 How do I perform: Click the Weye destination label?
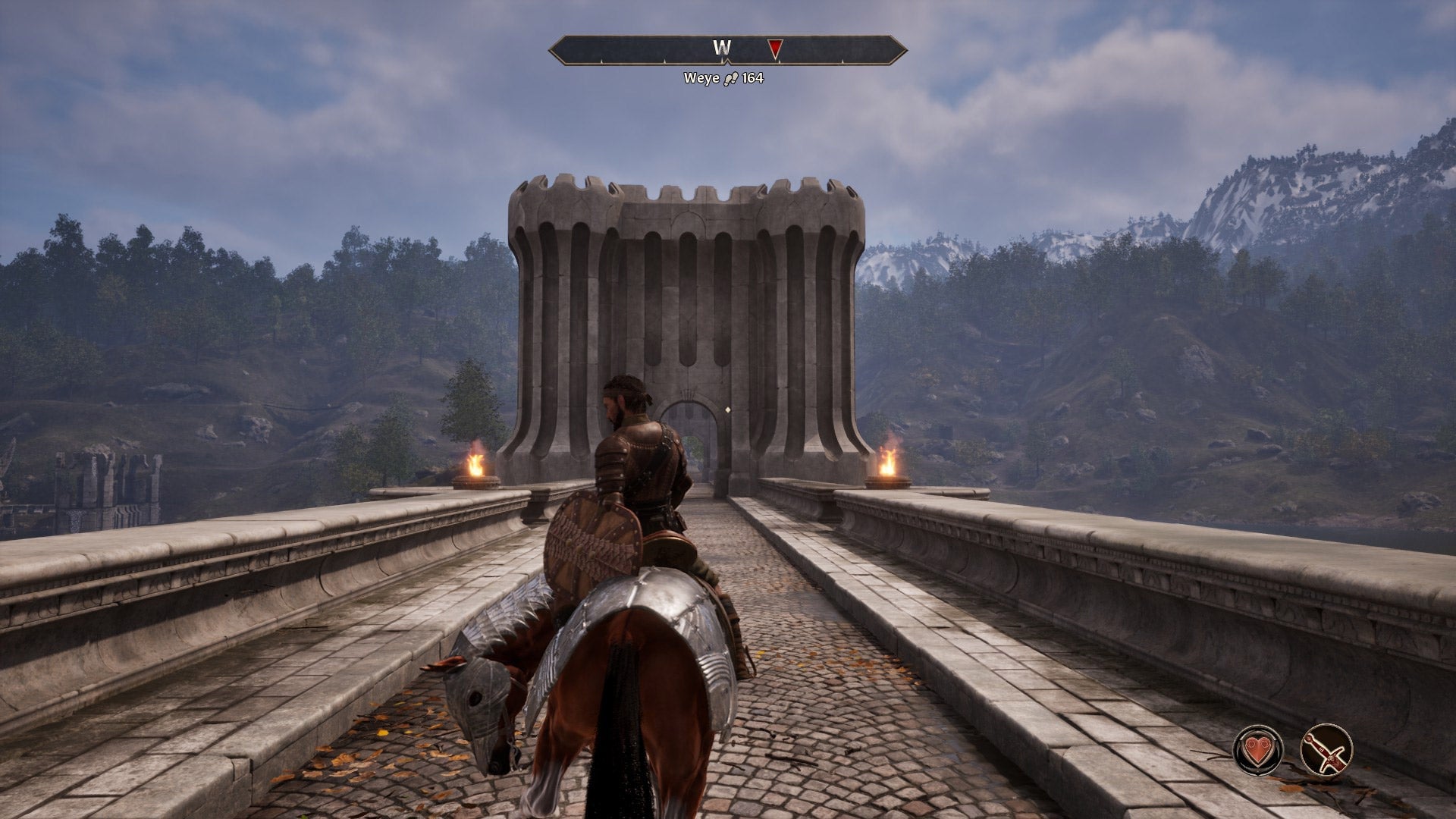(701, 76)
